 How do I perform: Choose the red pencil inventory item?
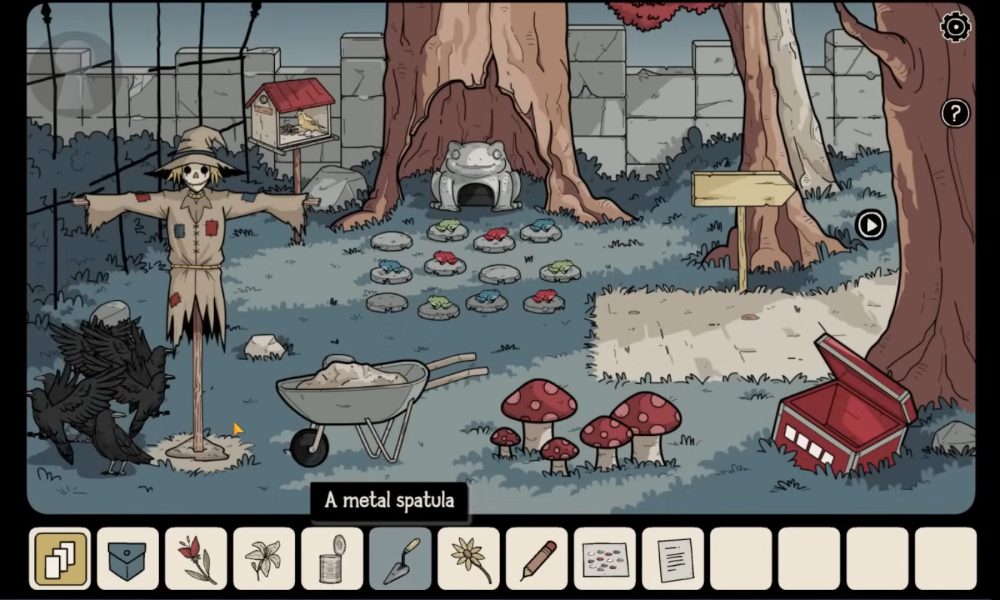click(536, 558)
